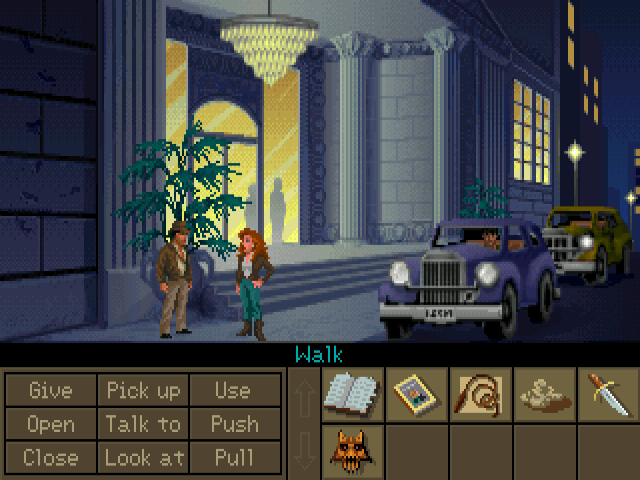640x480 pixels.
Task: Choose the Pick up verb
Action: click(142, 390)
